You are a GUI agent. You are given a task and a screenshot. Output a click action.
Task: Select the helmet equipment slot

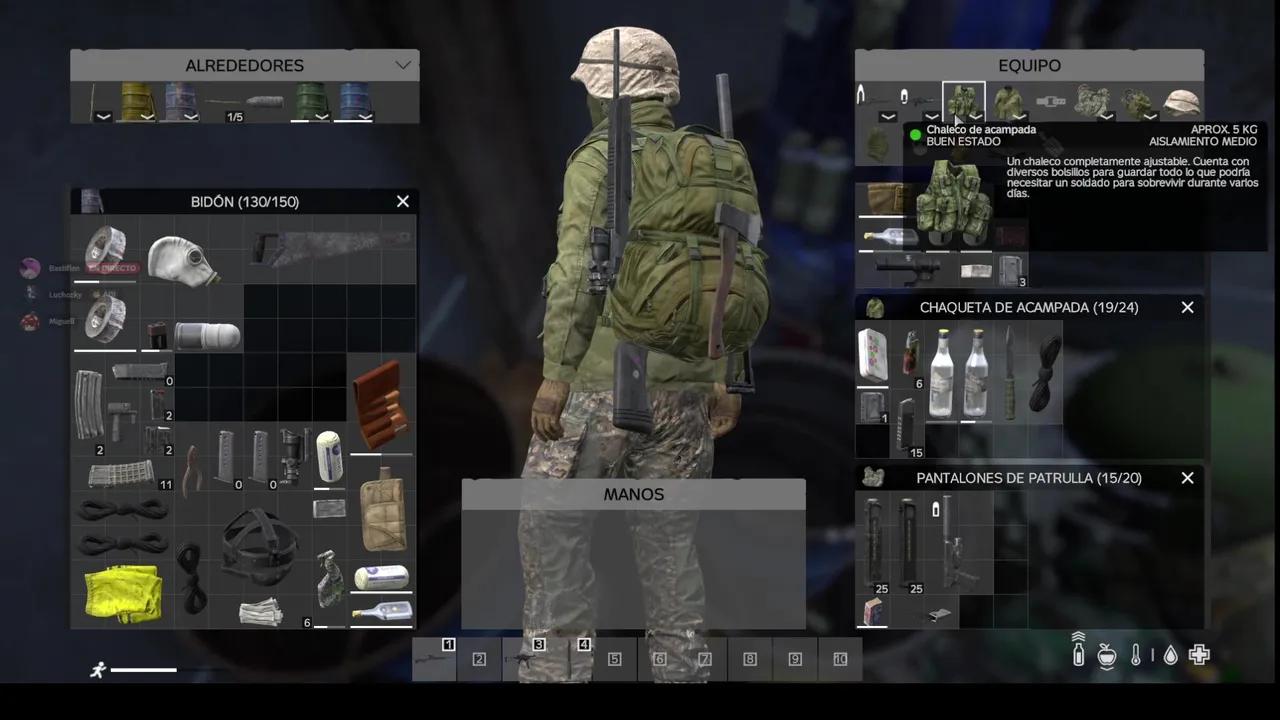pos(1182,102)
